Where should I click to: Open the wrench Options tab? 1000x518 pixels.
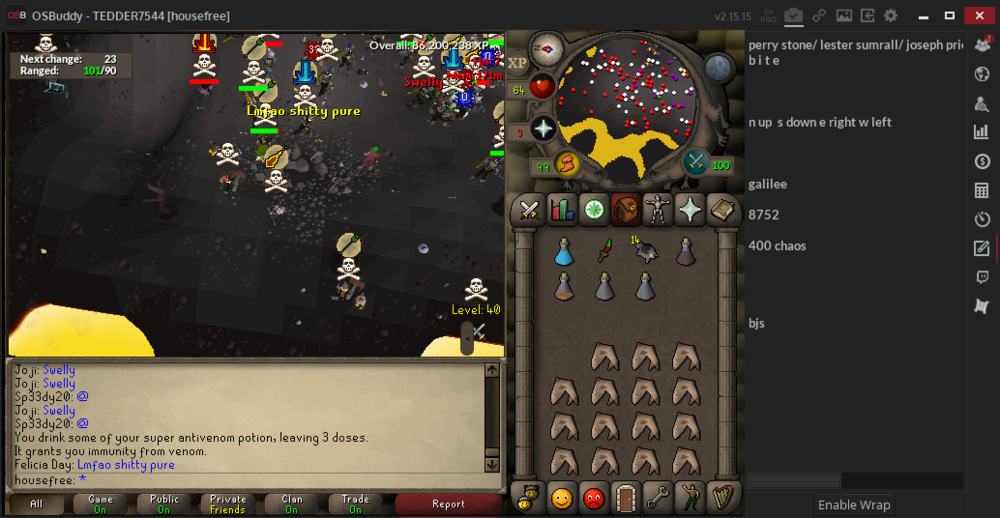(x=657, y=496)
